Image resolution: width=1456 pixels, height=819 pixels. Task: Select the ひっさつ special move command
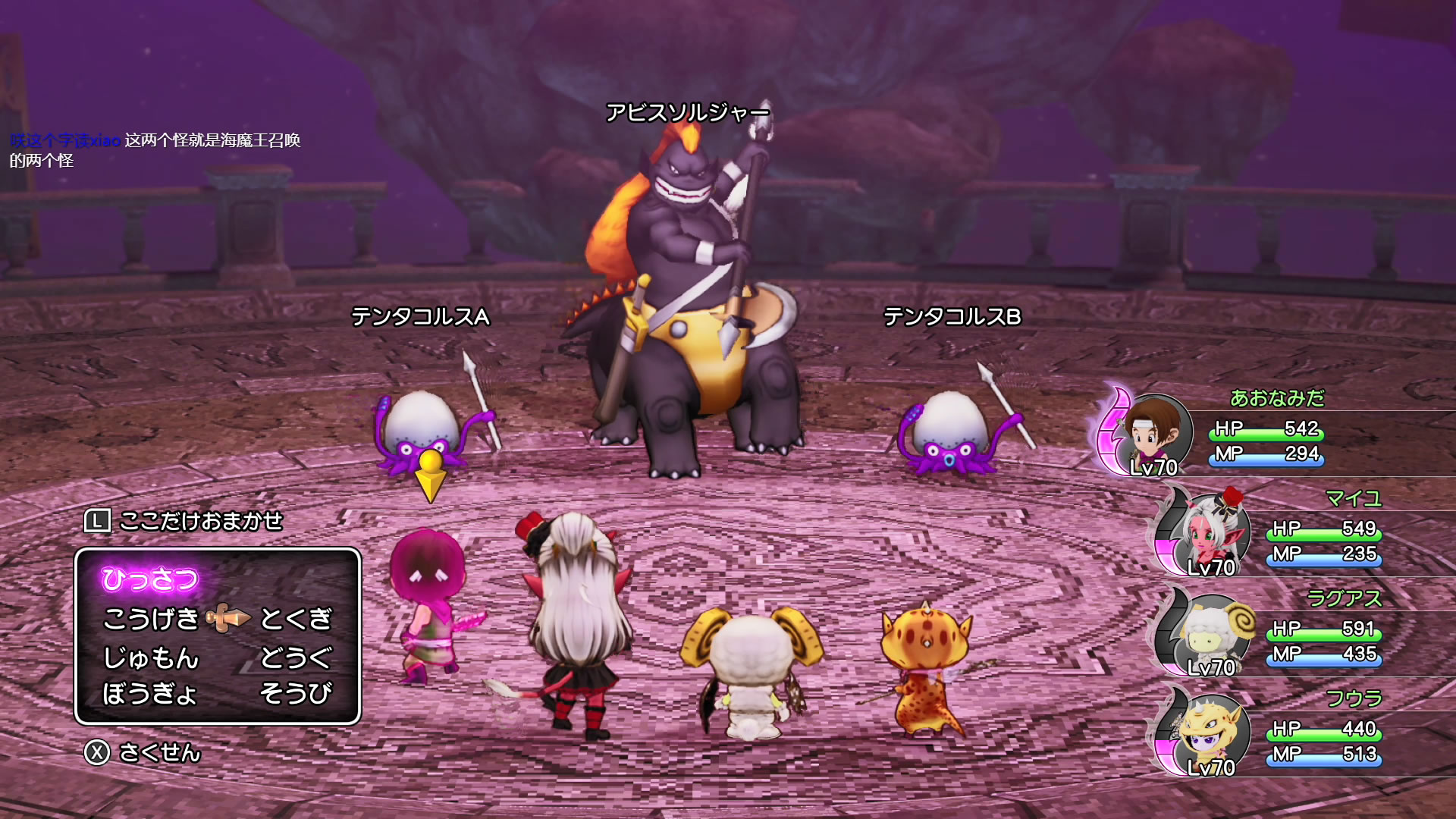pyautogui.click(x=150, y=580)
